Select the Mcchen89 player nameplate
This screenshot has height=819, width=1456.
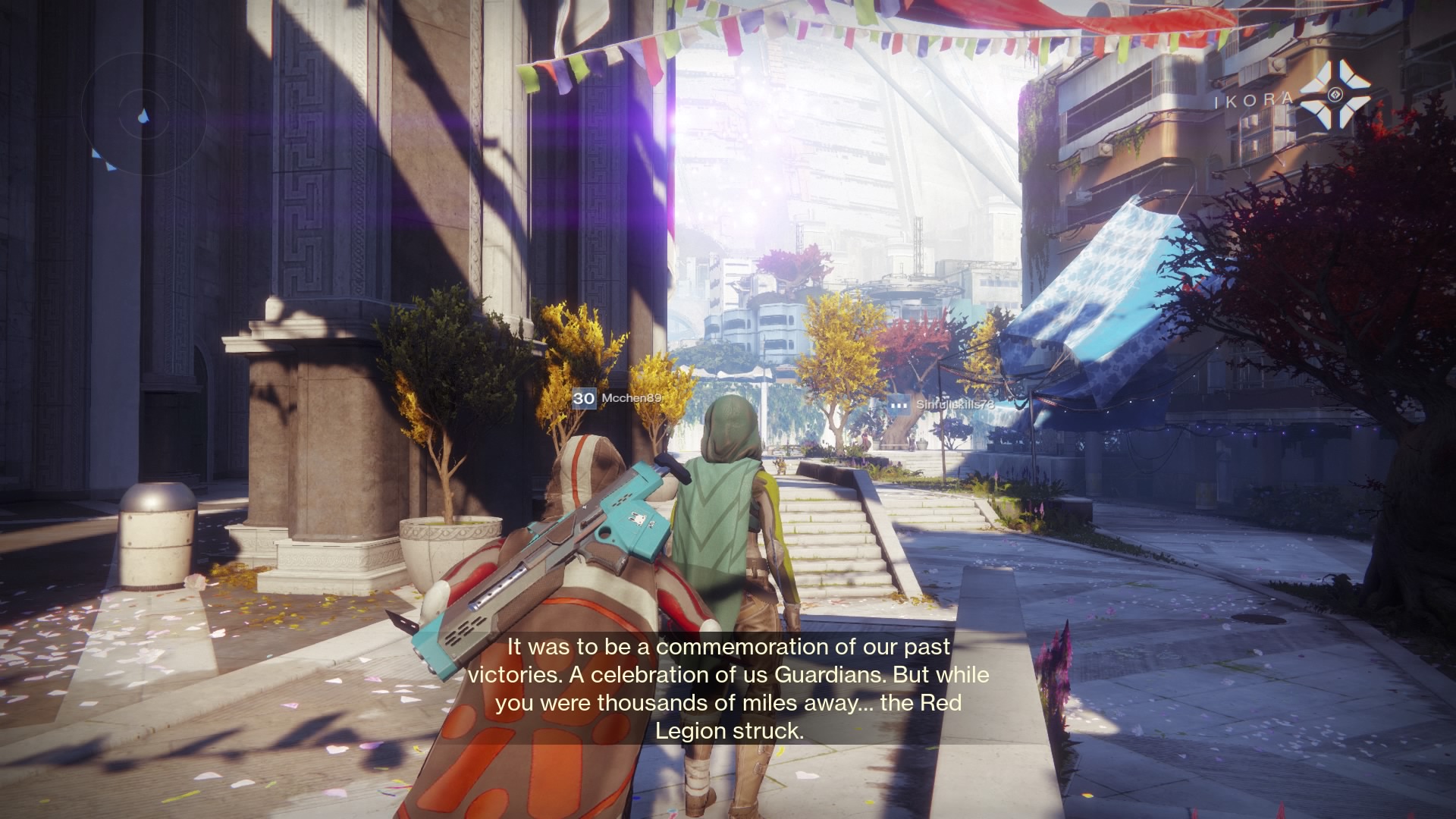tap(618, 398)
